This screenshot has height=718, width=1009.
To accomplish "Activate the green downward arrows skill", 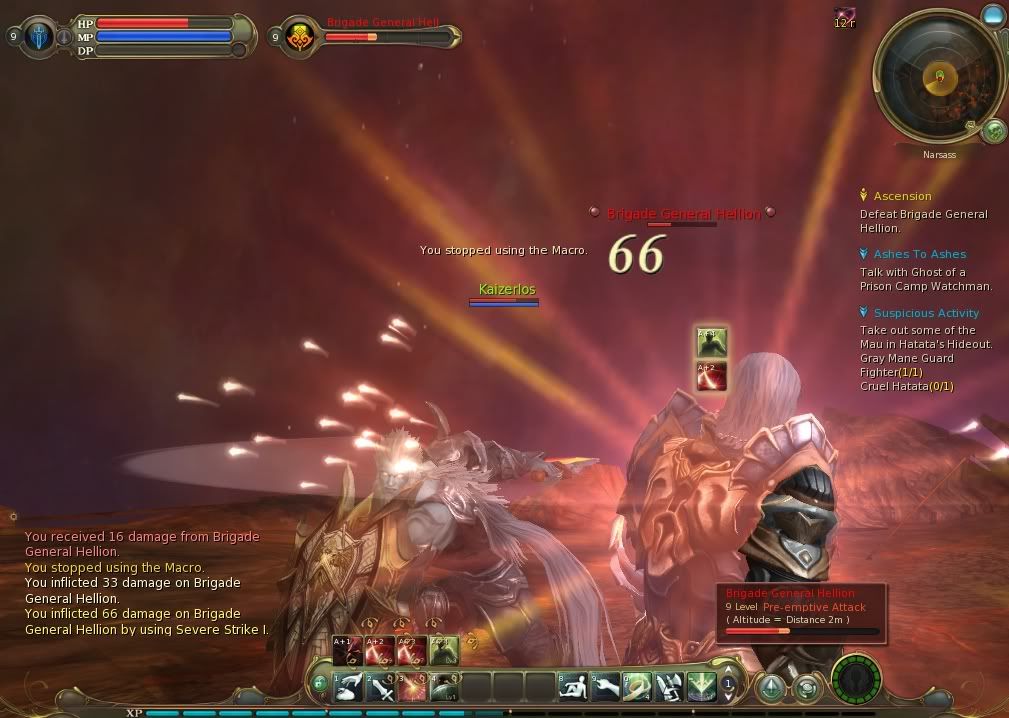I will pyautogui.click(x=701, y=687).
